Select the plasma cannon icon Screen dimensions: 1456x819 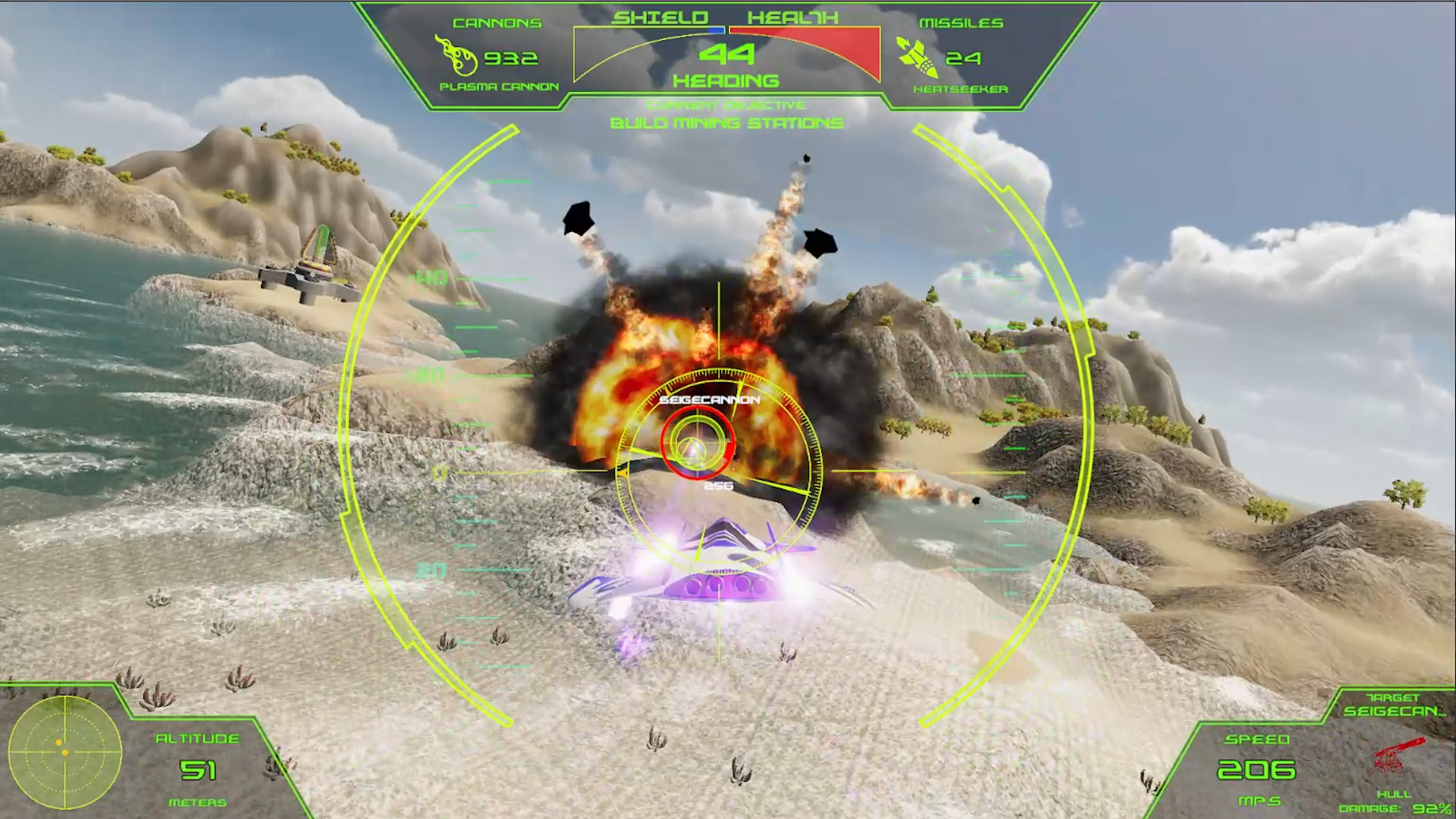point(455,55)
